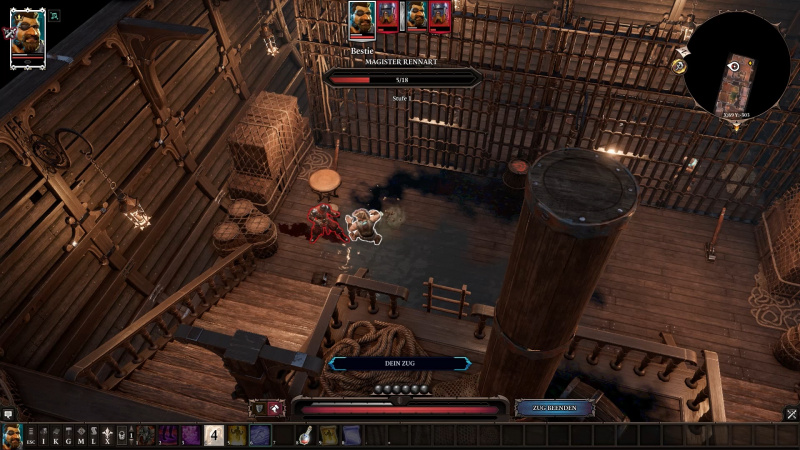Use the blue scroll in hotbar slot six

[259, 435]
